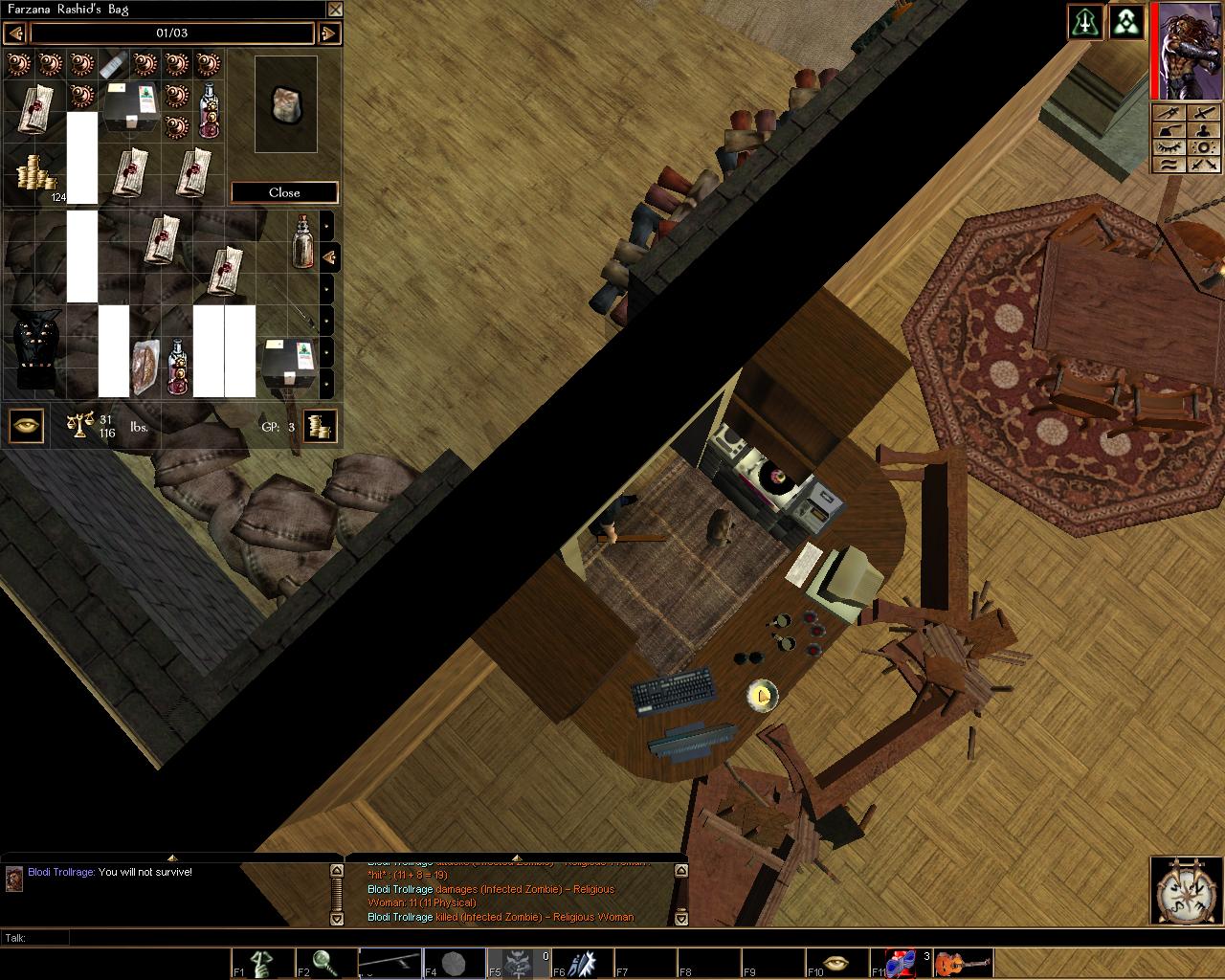Use the F6 quickslot ability

coord(583,963)
